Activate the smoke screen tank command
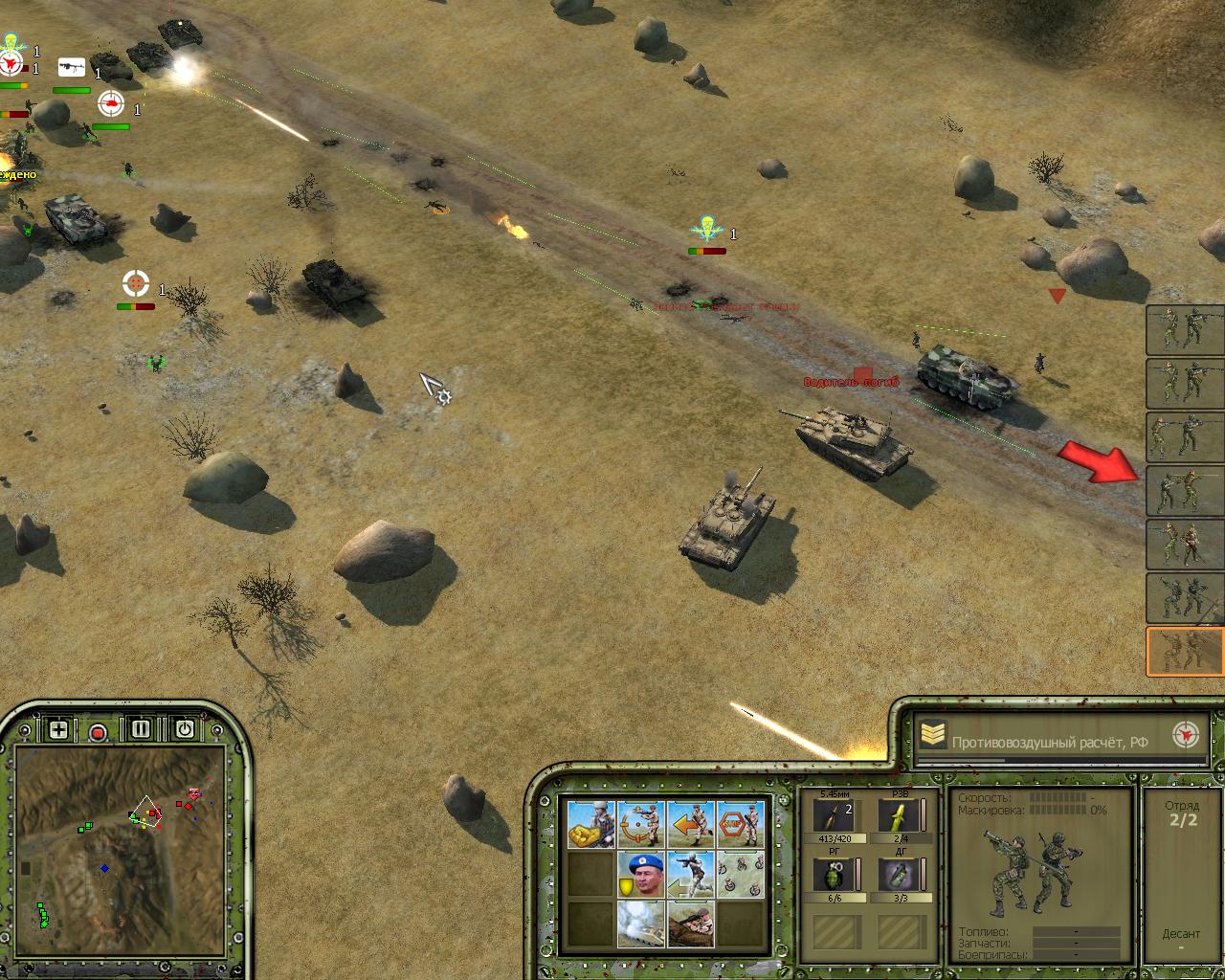Screen dimensions: 1225x980 click(x=640, y=924)
